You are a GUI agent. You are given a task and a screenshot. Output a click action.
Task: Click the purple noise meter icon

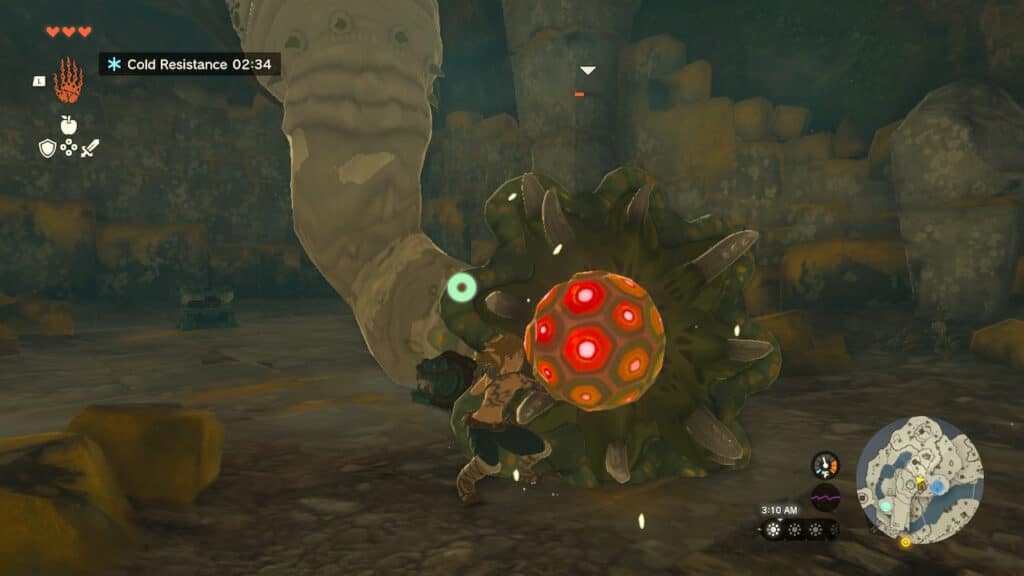825,497
